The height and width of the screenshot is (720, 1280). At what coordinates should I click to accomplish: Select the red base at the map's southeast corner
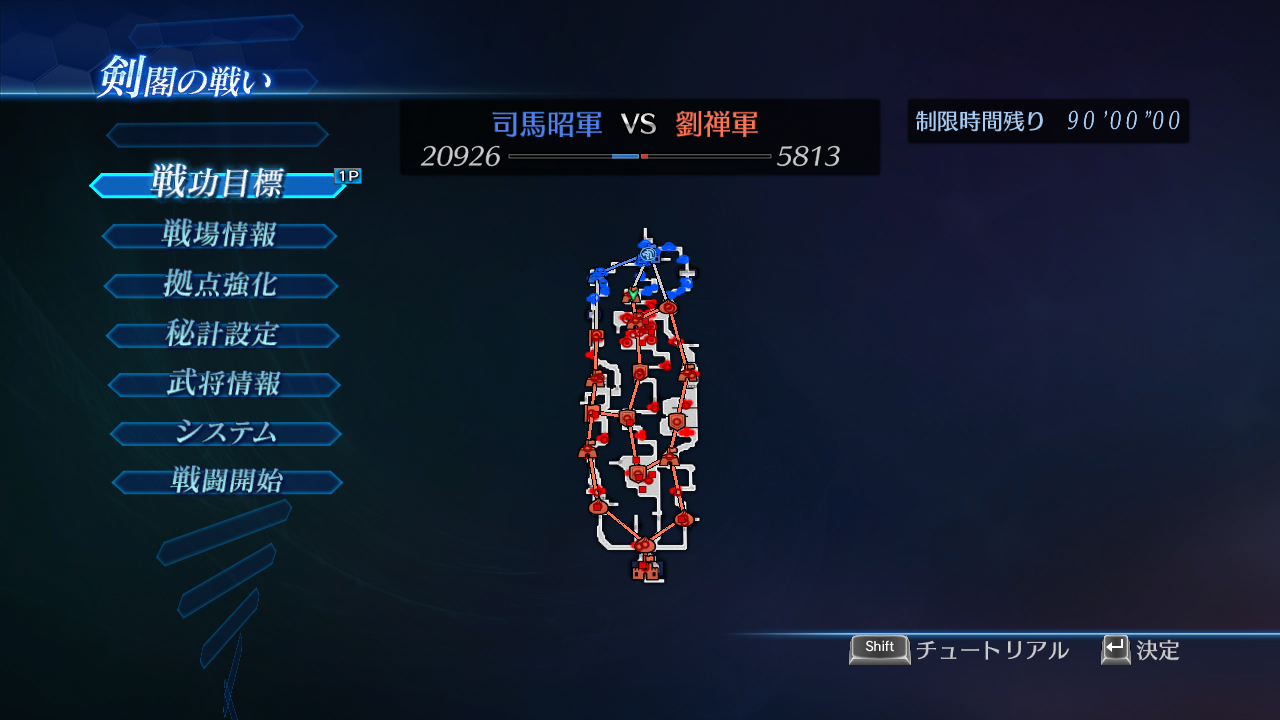683,519
